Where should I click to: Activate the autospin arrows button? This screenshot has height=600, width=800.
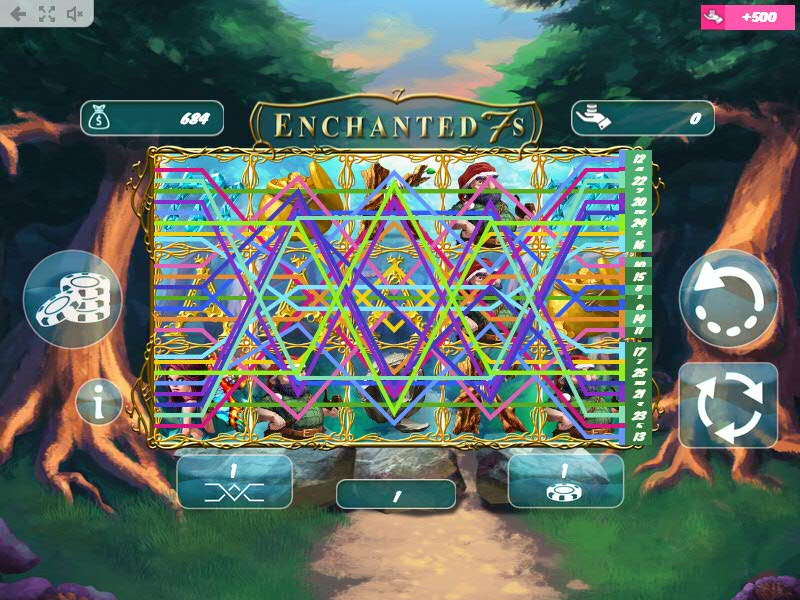728,405
